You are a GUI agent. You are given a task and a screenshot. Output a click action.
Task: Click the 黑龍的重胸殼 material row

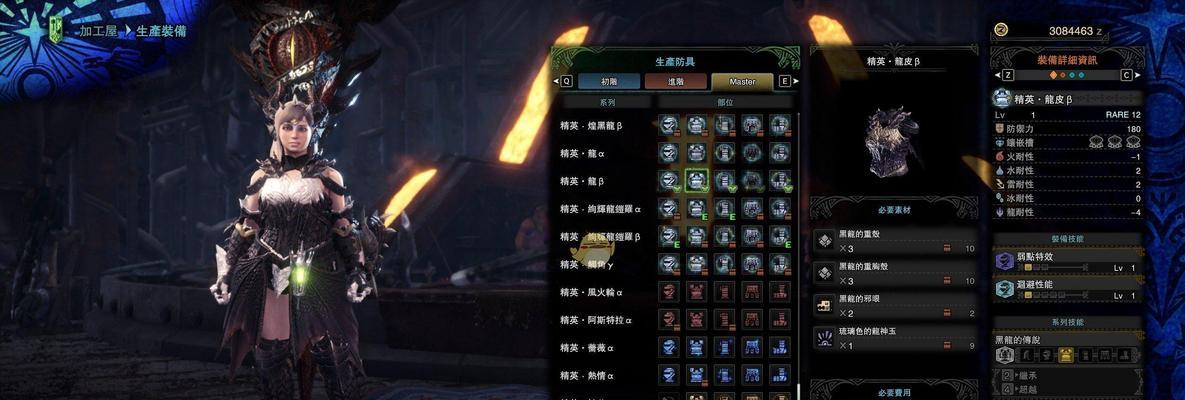tap(894, 273)
